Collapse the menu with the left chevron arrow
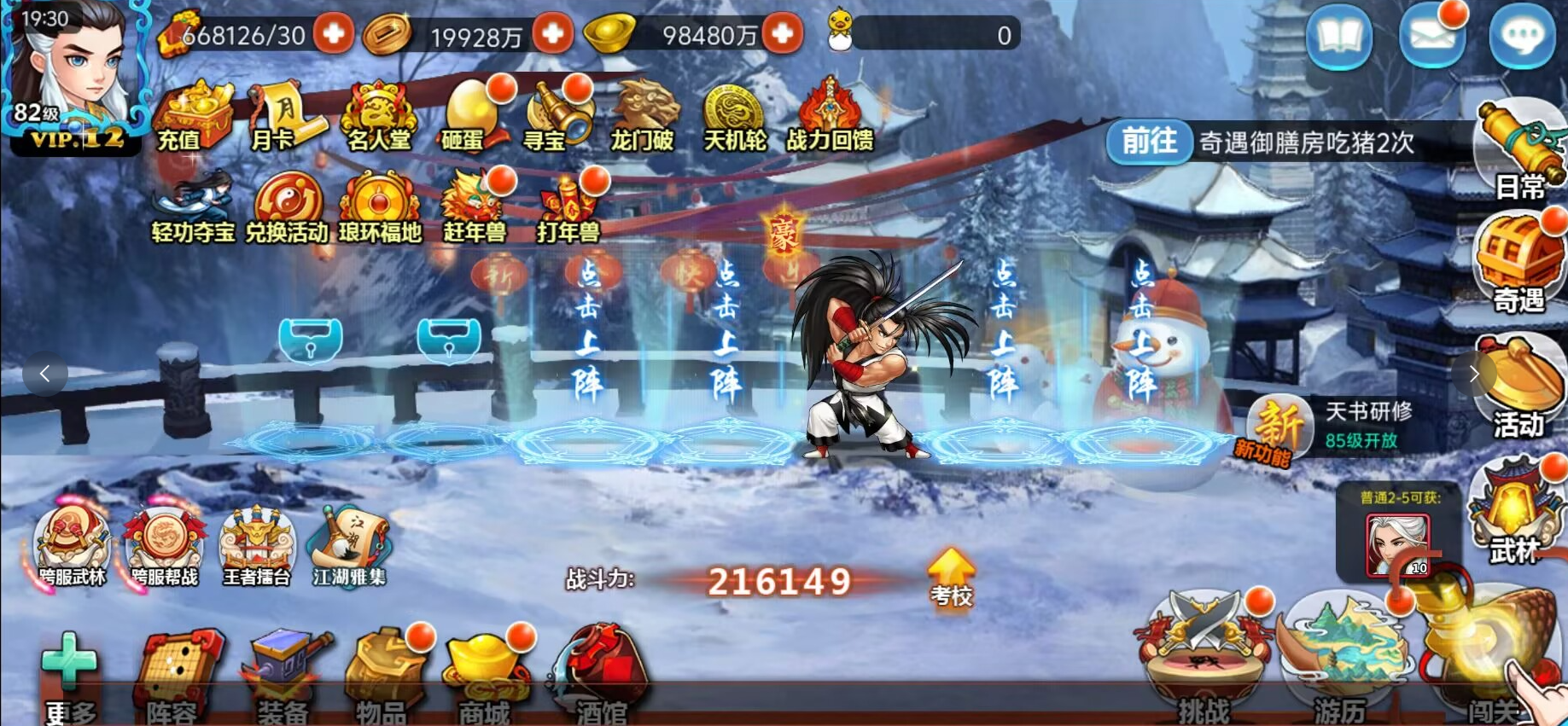Image resolution: width=1568 pixels, height=726 pixels. point(44,374)
